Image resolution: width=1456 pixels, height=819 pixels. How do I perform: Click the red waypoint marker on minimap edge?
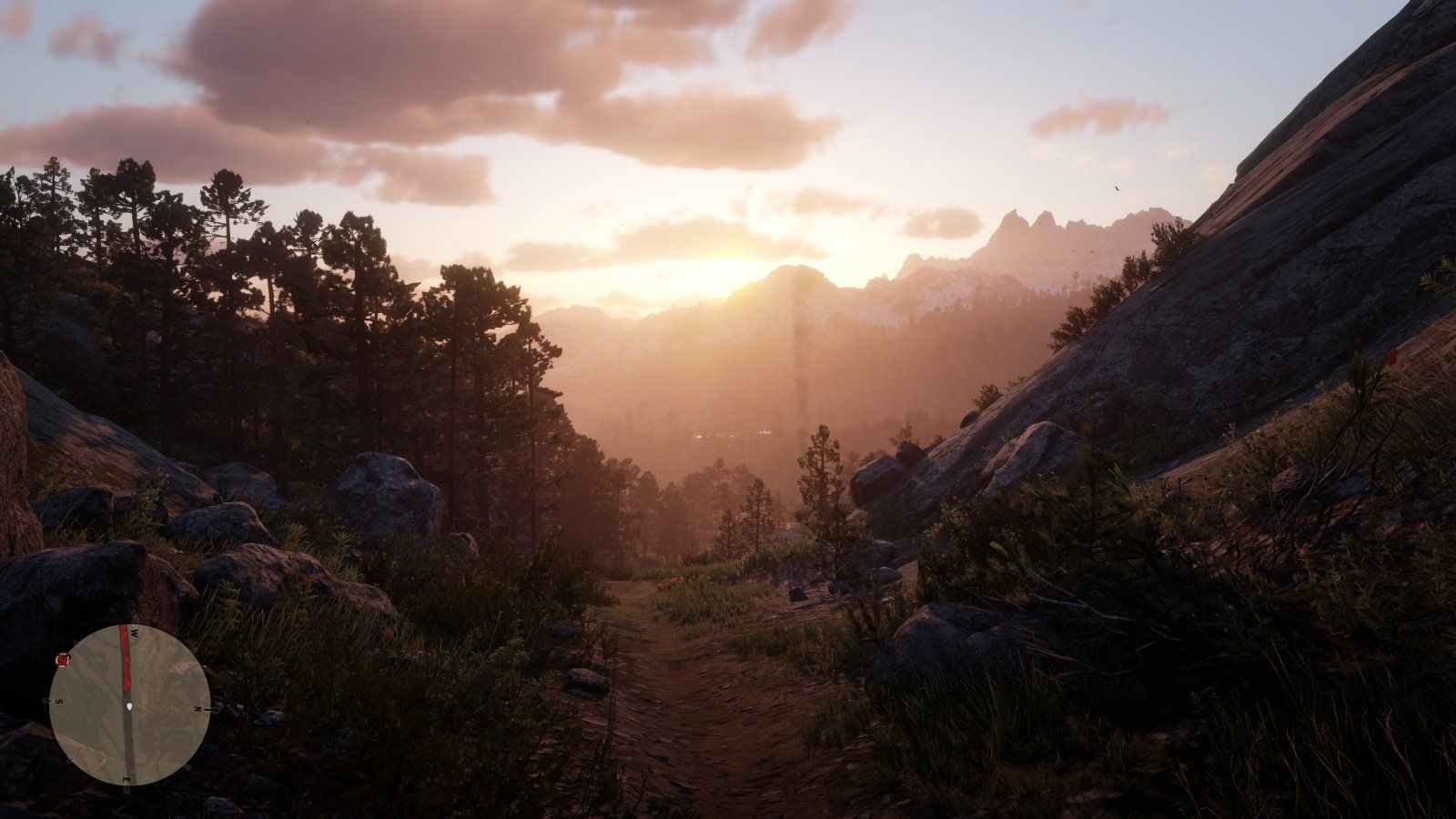point(62,659)
